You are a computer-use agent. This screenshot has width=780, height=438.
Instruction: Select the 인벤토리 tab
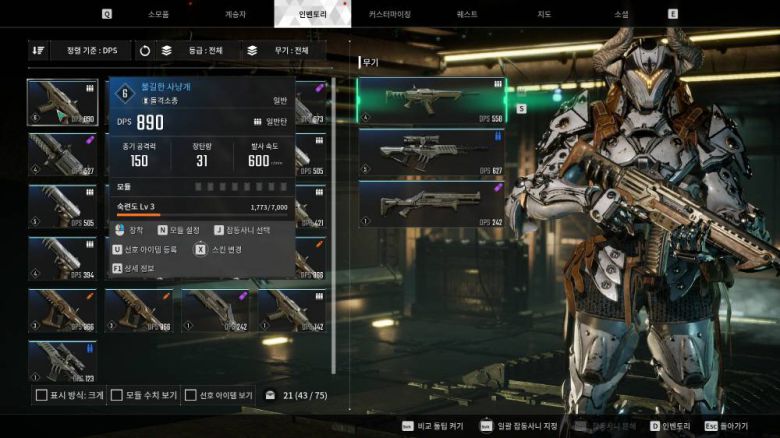coord(313,14)
